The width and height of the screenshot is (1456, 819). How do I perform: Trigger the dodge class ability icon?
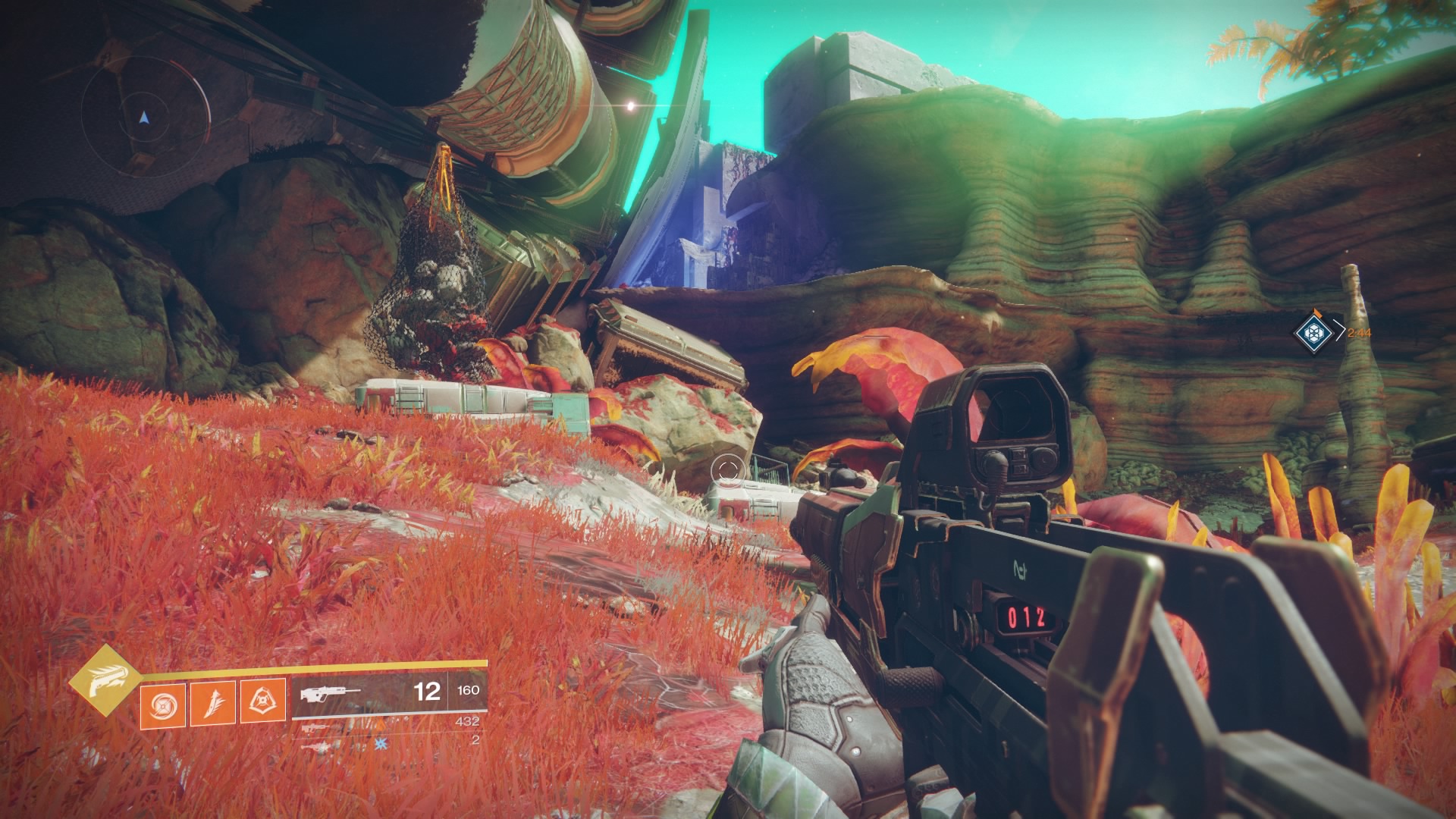[263, 701]
